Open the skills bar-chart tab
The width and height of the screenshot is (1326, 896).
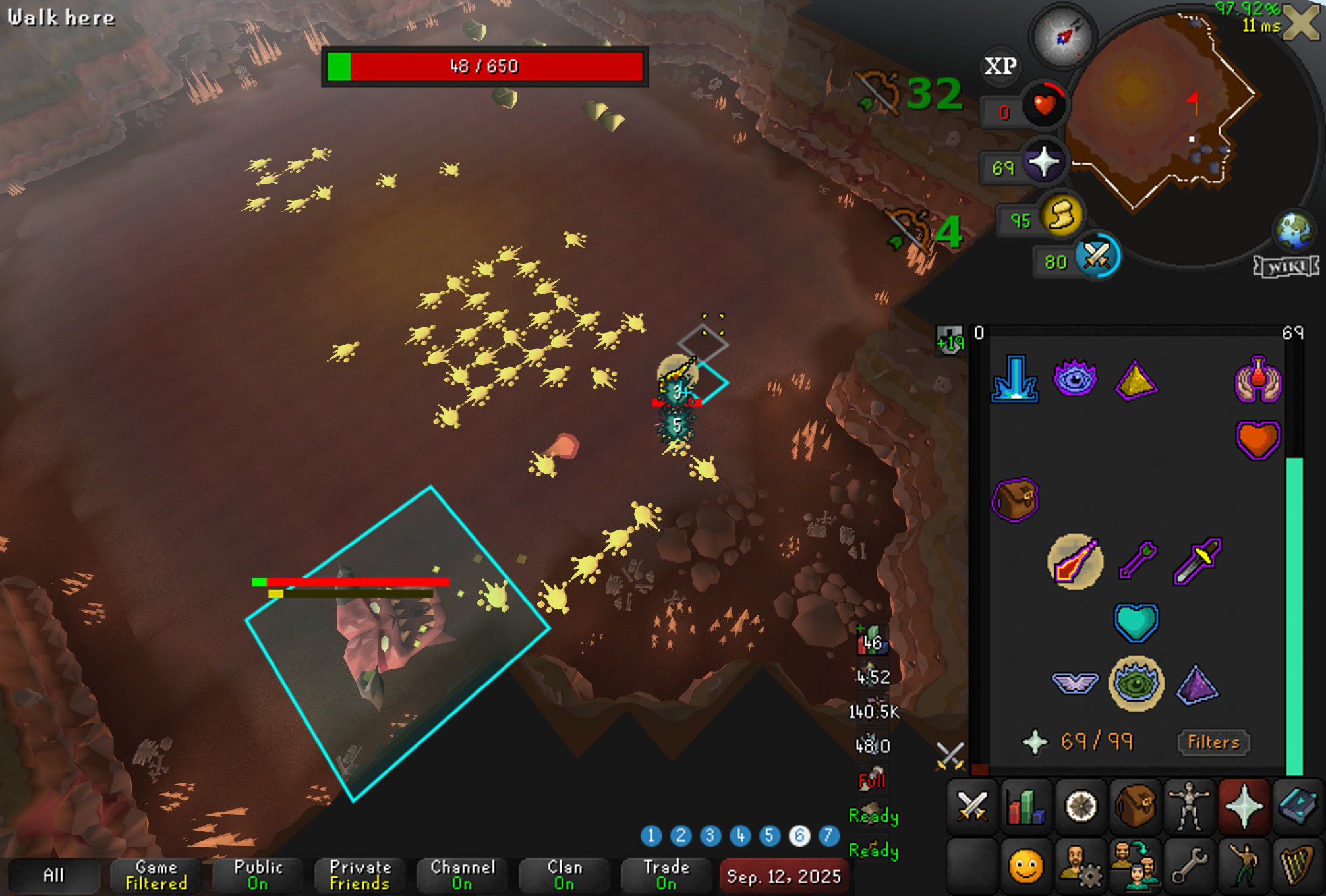pyautogui.click(x=1026, y=806)
